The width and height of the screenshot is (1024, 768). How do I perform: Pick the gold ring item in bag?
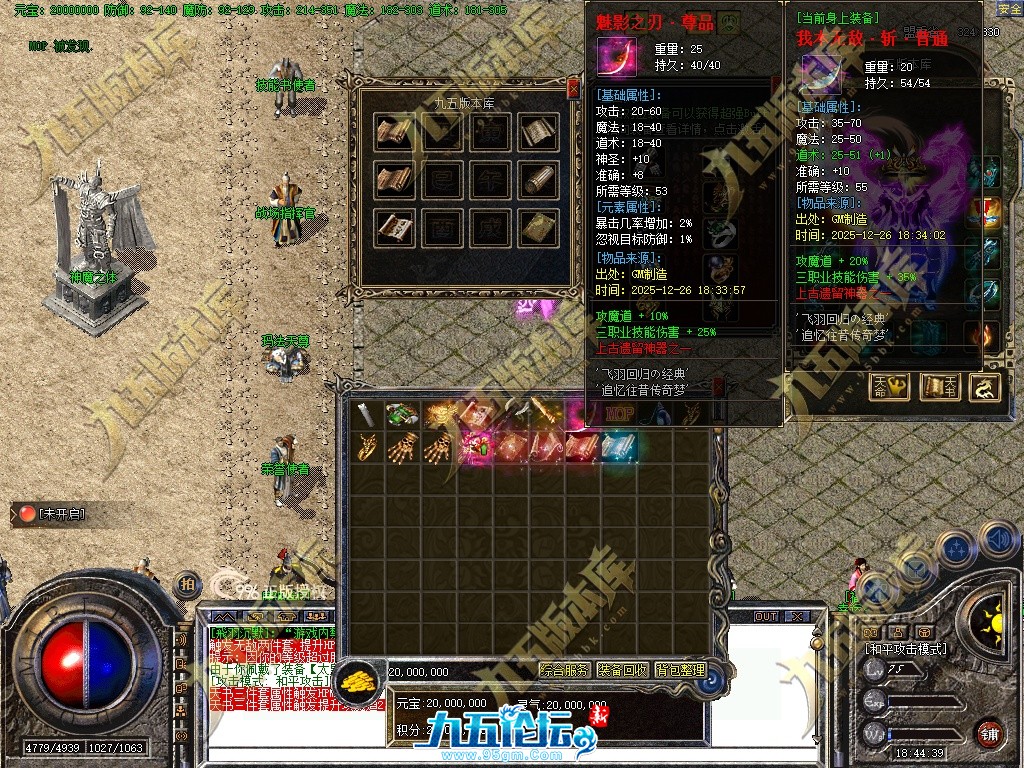[x=366, y=447]
